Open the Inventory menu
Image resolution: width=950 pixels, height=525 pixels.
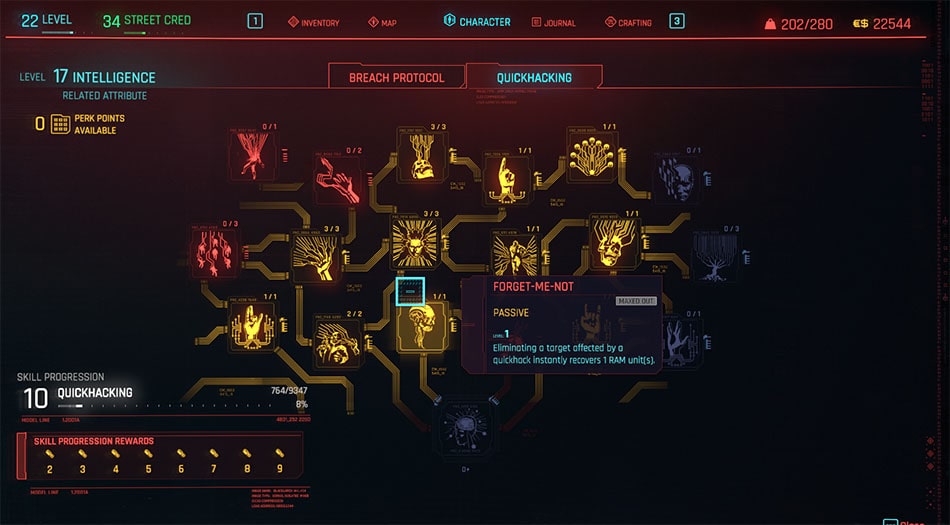[314, 22]
